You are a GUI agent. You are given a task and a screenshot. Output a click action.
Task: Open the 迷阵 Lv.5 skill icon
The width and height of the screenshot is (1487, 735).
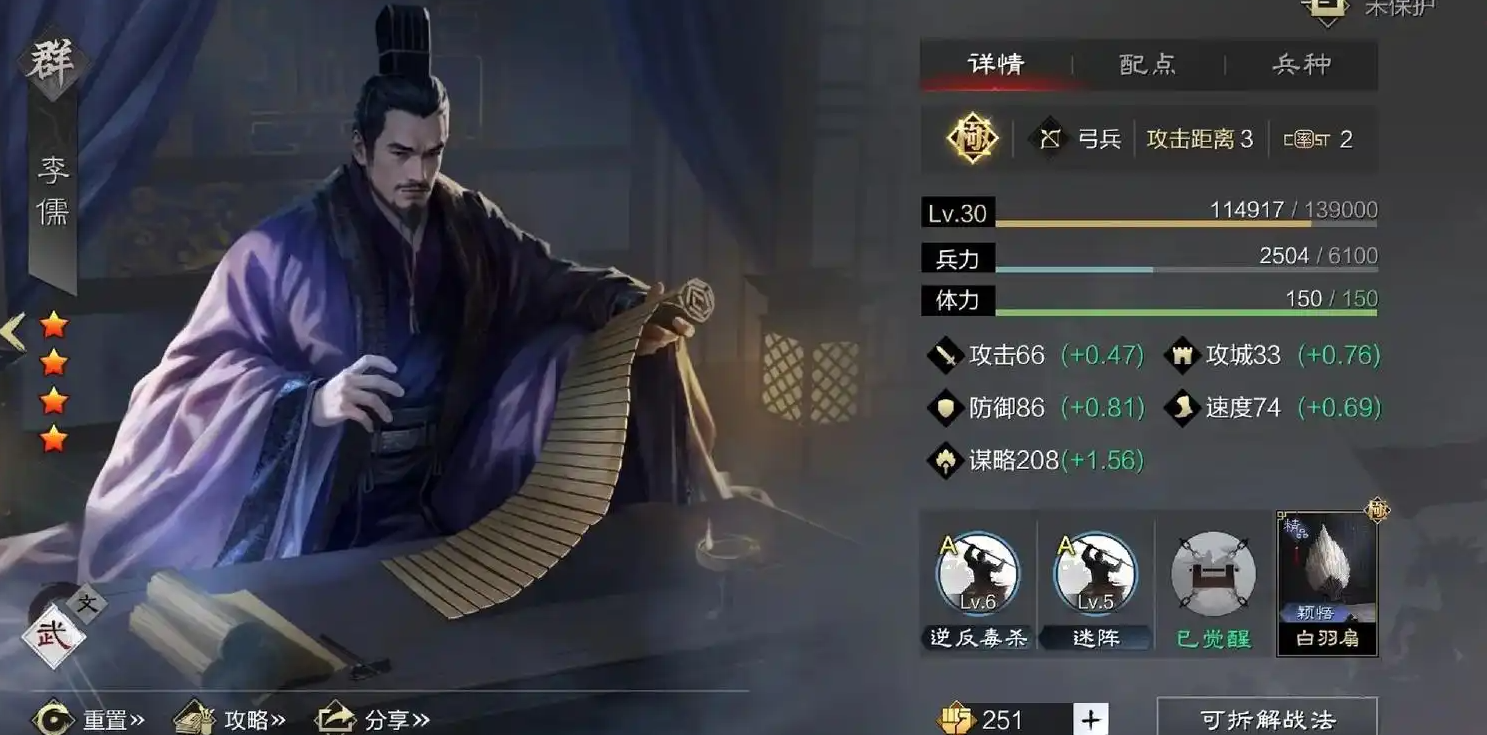point(1094,570)
